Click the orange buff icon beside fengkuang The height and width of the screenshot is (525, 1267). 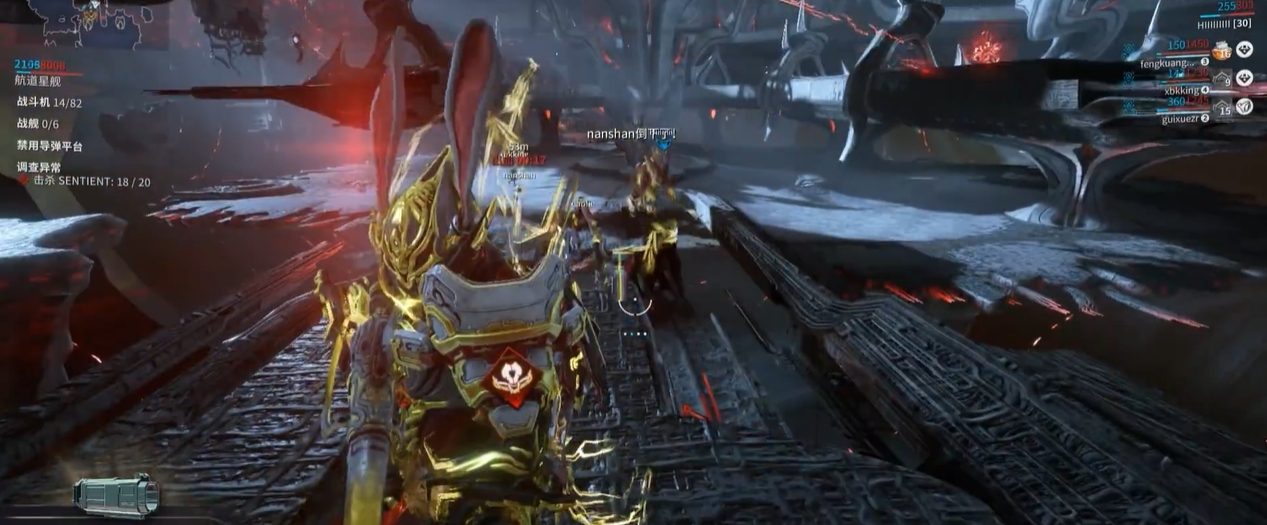point(1220,50)
